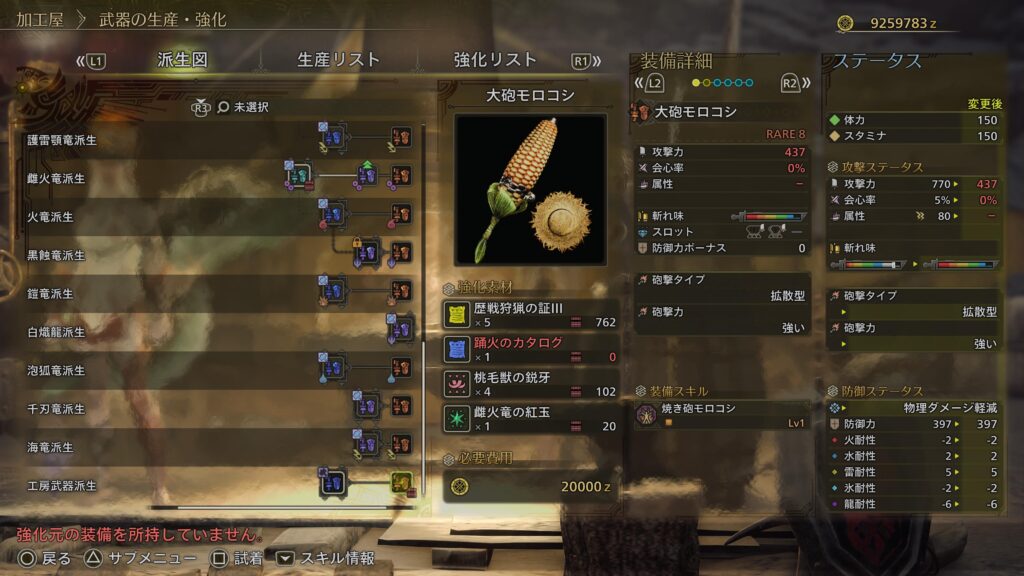Select the 泡狐竜派生 tree row
Viewport: 1024px width, 576px height.
coord(56,370)
